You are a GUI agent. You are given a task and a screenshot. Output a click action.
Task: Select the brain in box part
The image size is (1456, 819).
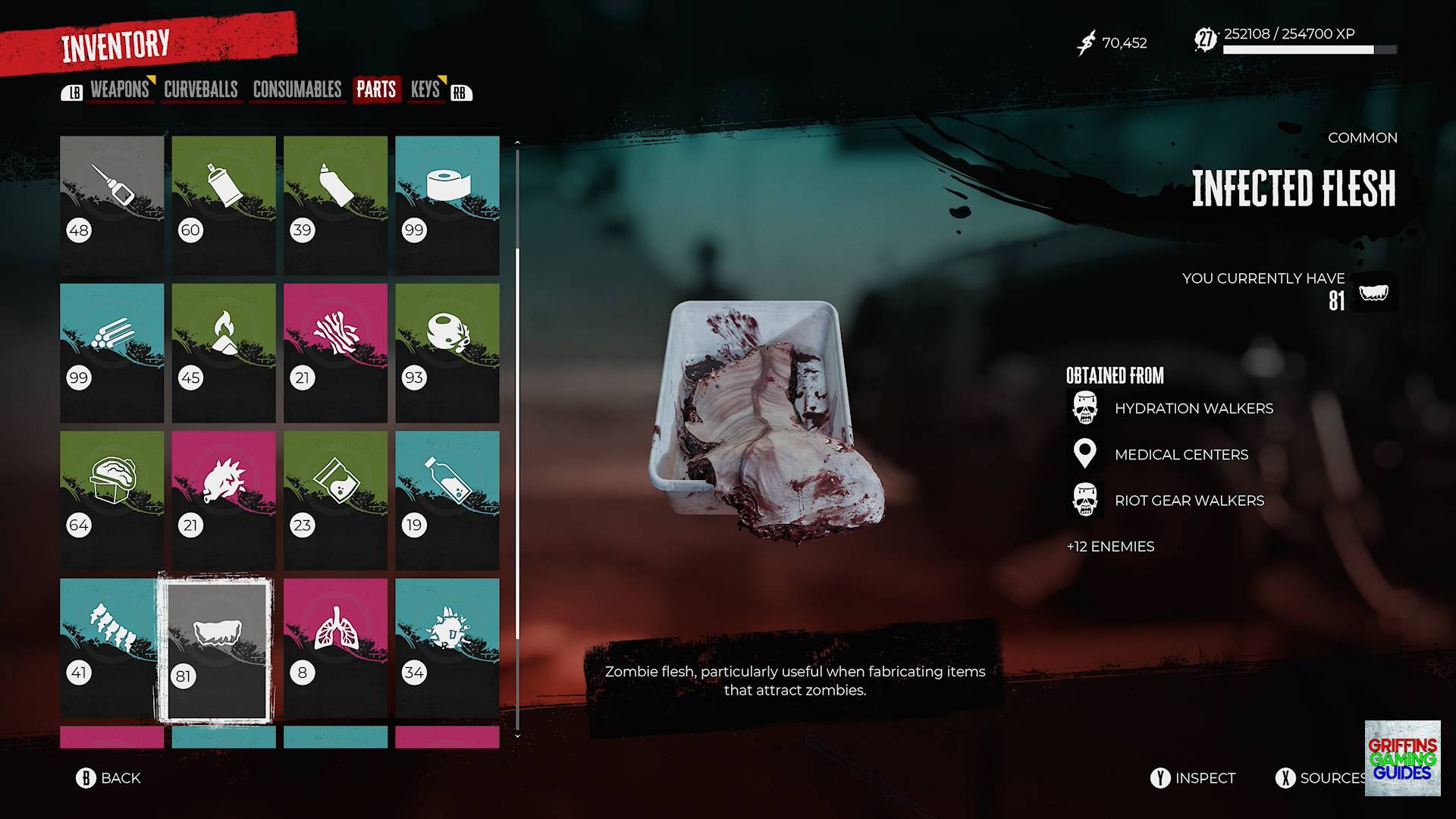pyautogui.click(x=112, y=500)
